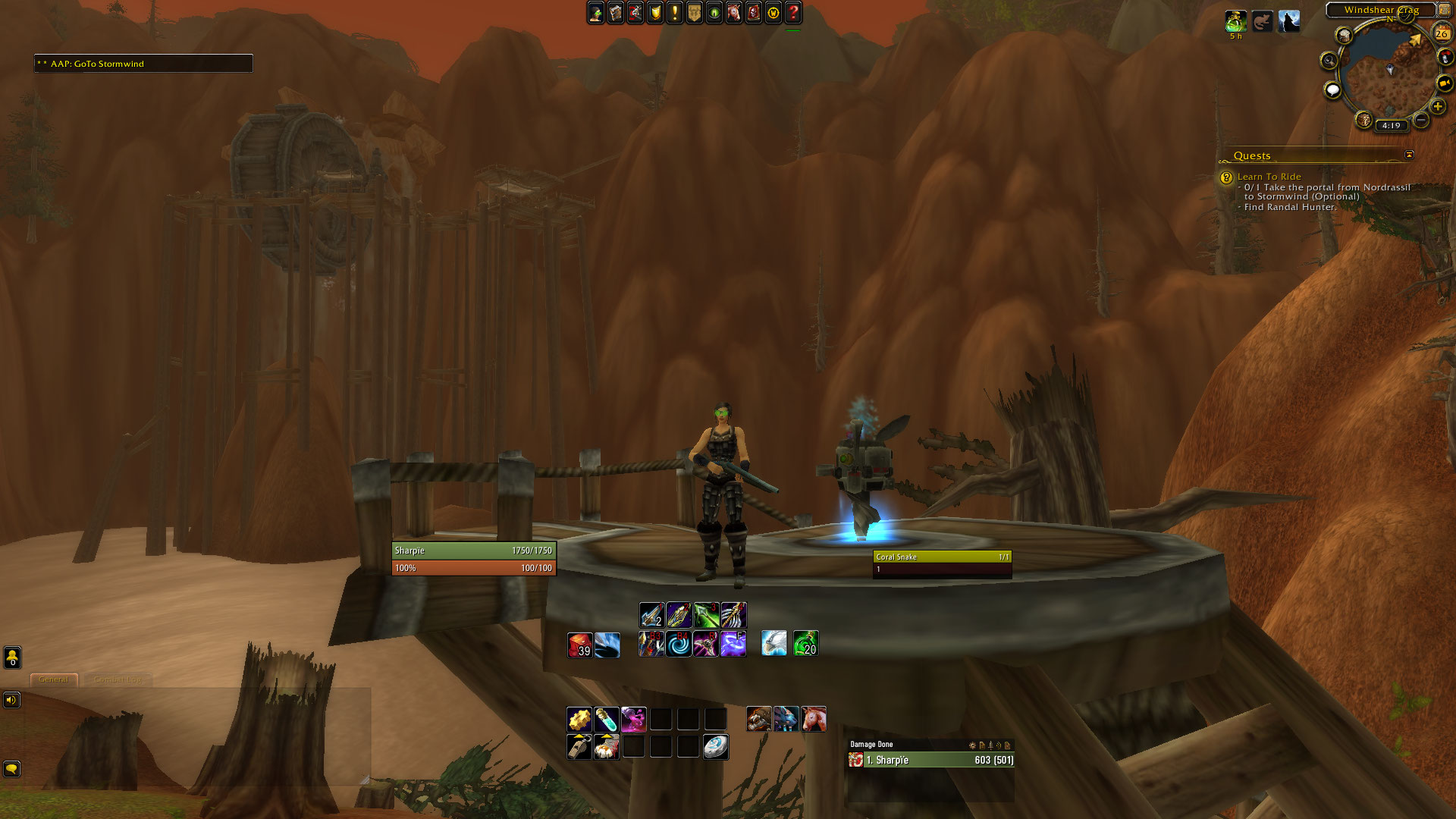Open the quest log exclamation mark button

point(675,12)
